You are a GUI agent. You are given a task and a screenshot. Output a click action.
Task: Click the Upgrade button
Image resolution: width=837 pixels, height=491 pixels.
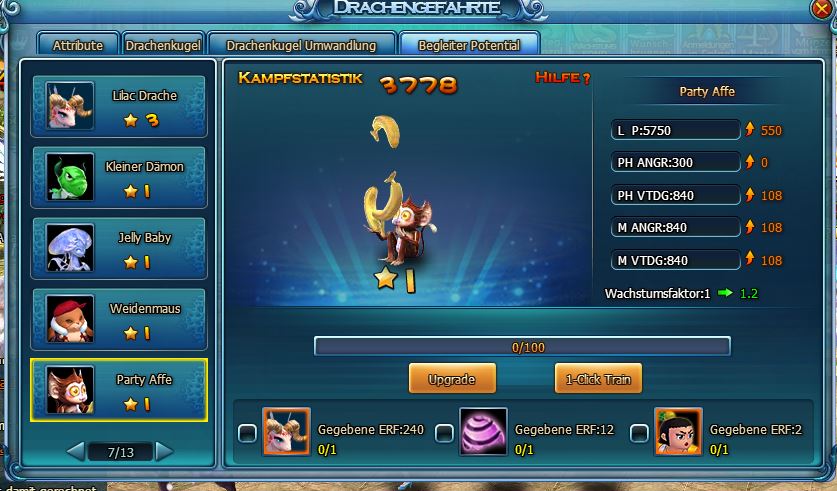(x=451, y=379)
